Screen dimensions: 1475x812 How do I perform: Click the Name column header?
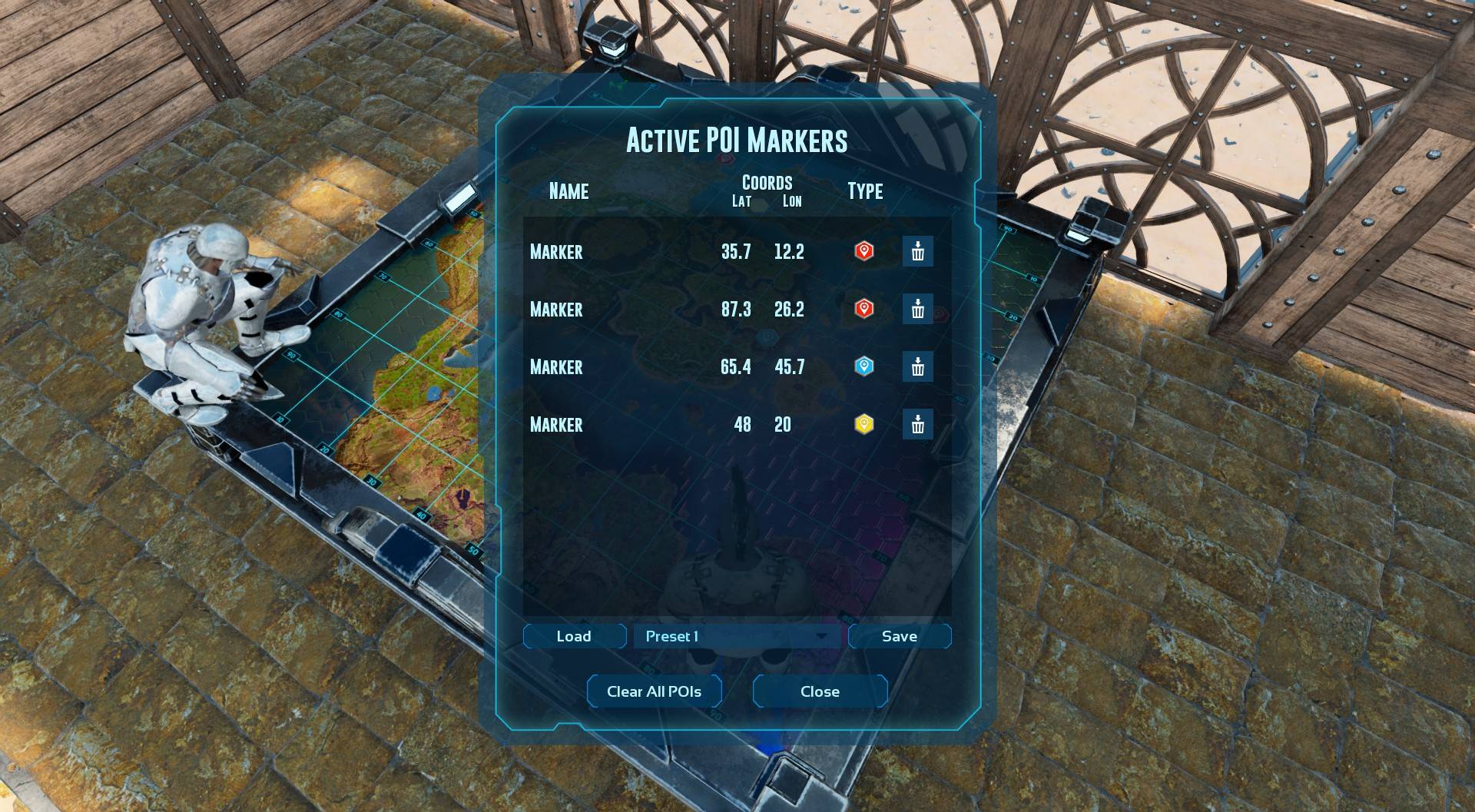[567, 192]
